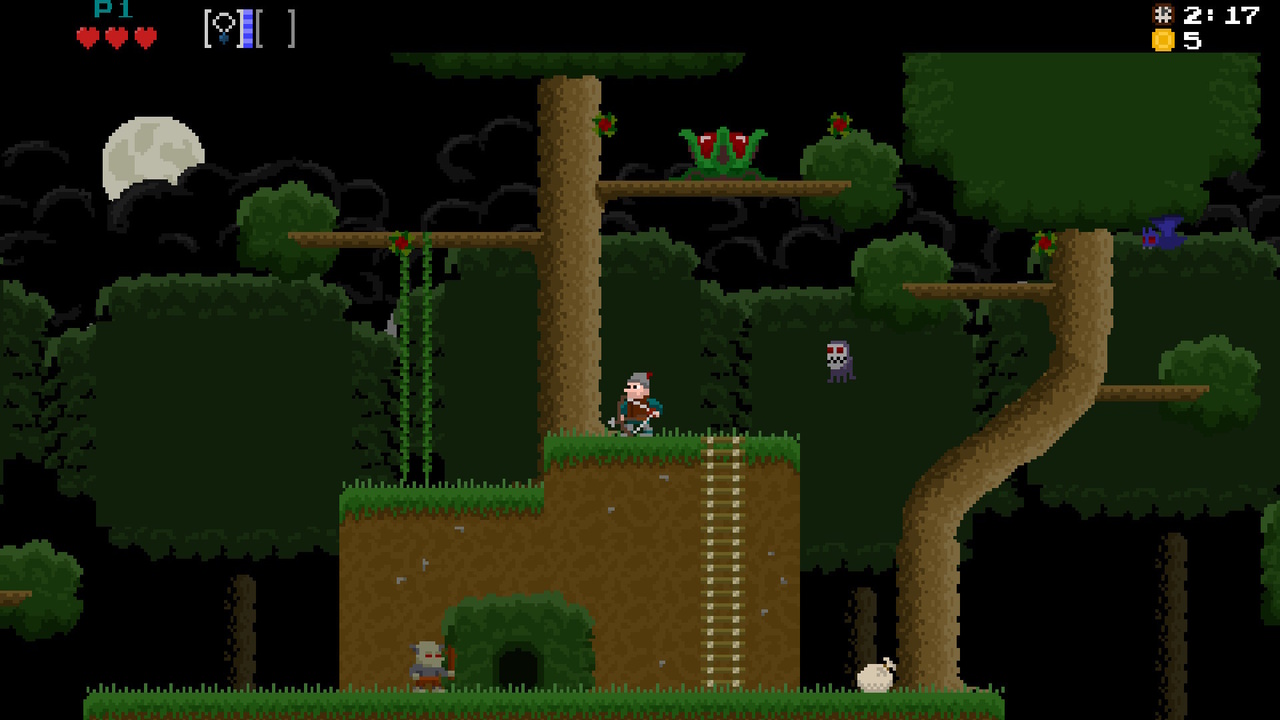Screen dimensions: 1280x720
Task: Click the money sack near the tree
Action: tap(874, 677)
